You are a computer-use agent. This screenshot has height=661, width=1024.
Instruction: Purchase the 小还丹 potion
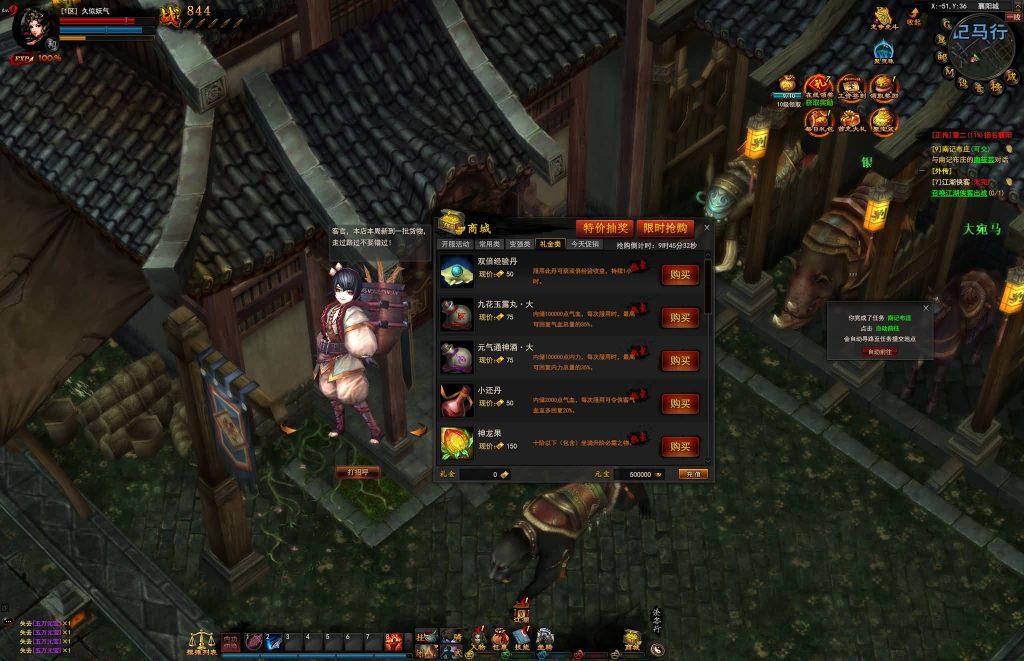point(679,404)
